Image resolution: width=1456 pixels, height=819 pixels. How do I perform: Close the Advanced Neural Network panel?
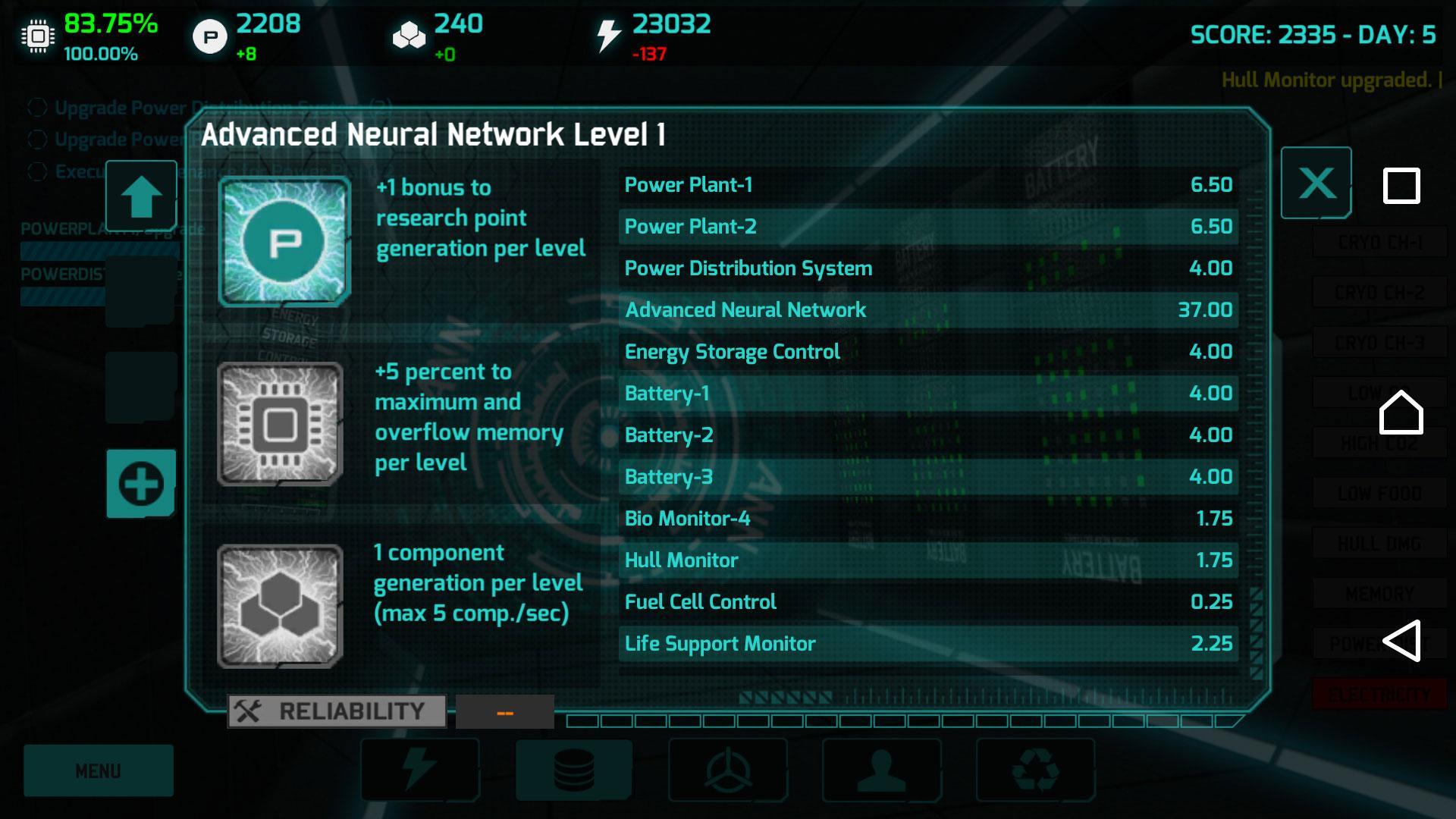tap(1316, 184)
